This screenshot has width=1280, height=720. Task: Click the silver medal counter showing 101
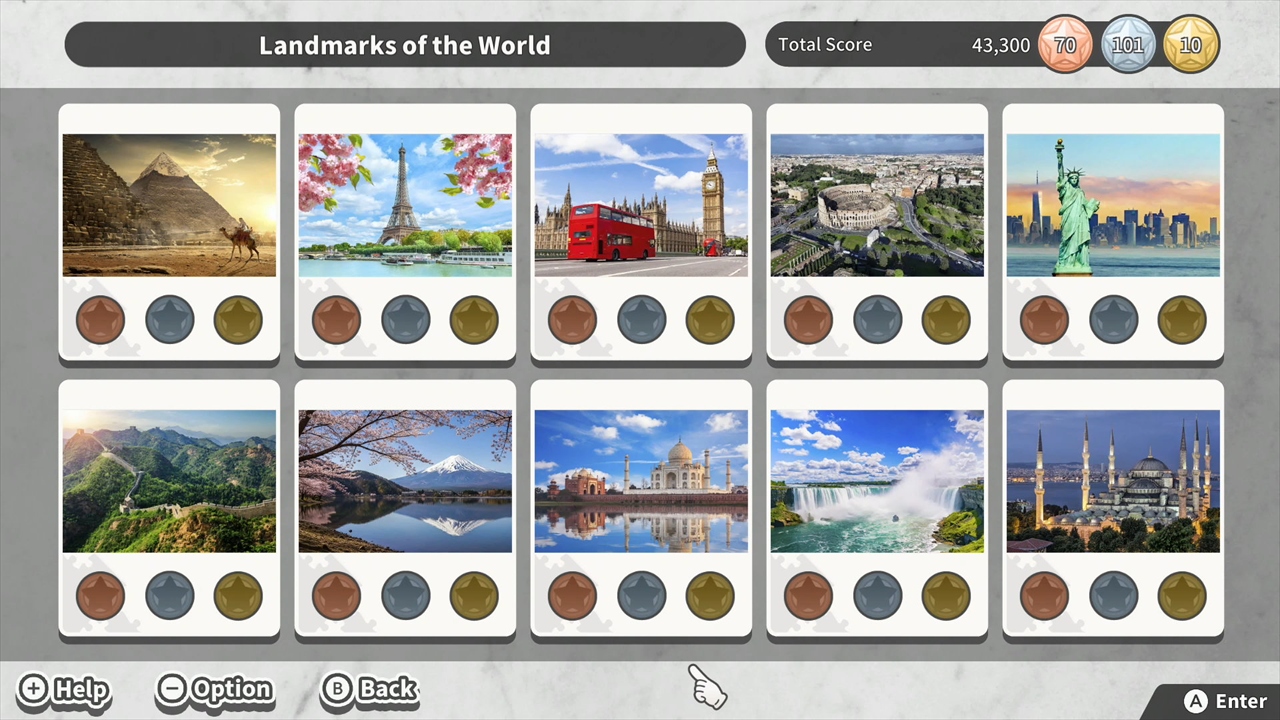coord(1128,44)
